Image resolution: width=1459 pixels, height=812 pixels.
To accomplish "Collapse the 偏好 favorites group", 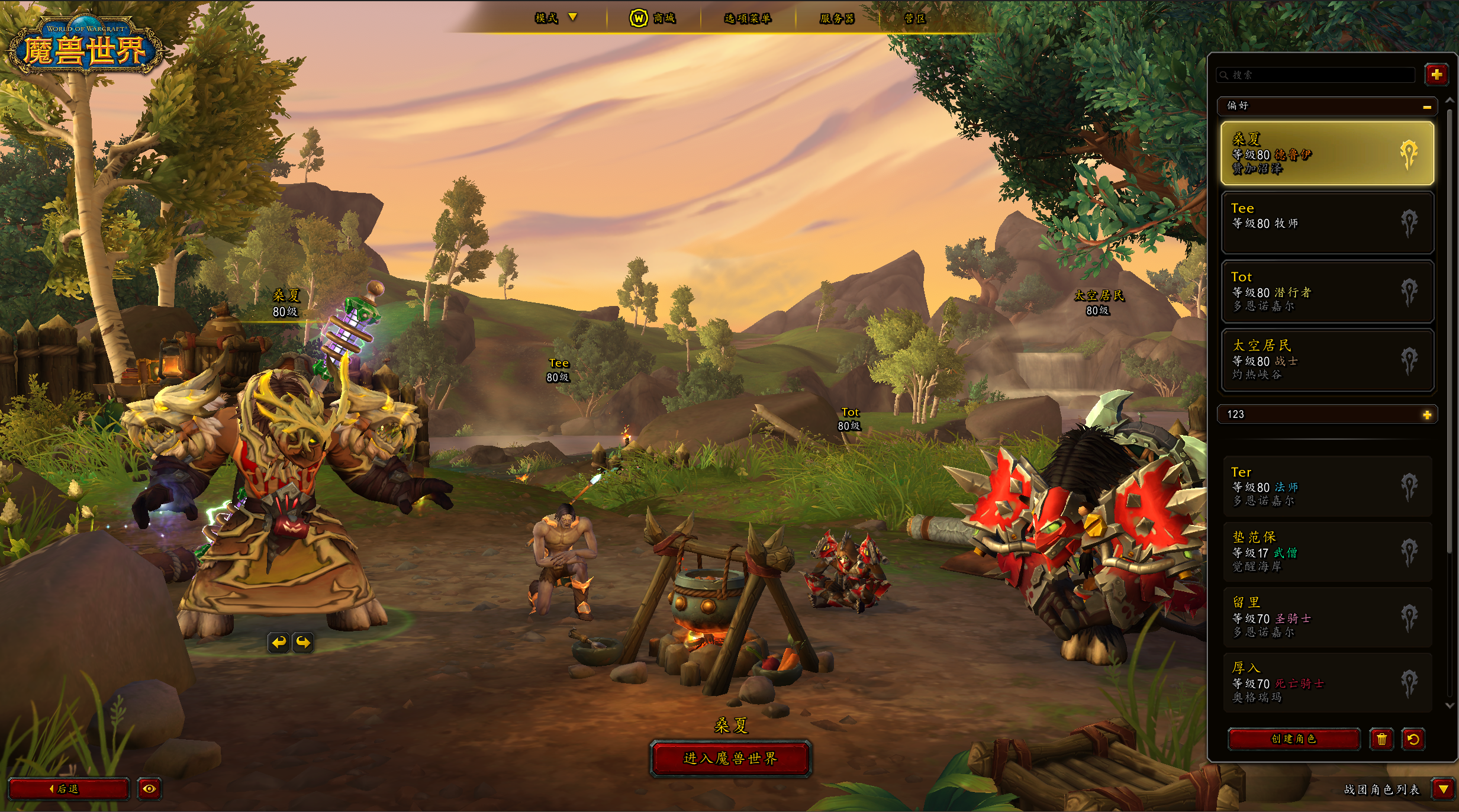I will (x=1426, y=107).
